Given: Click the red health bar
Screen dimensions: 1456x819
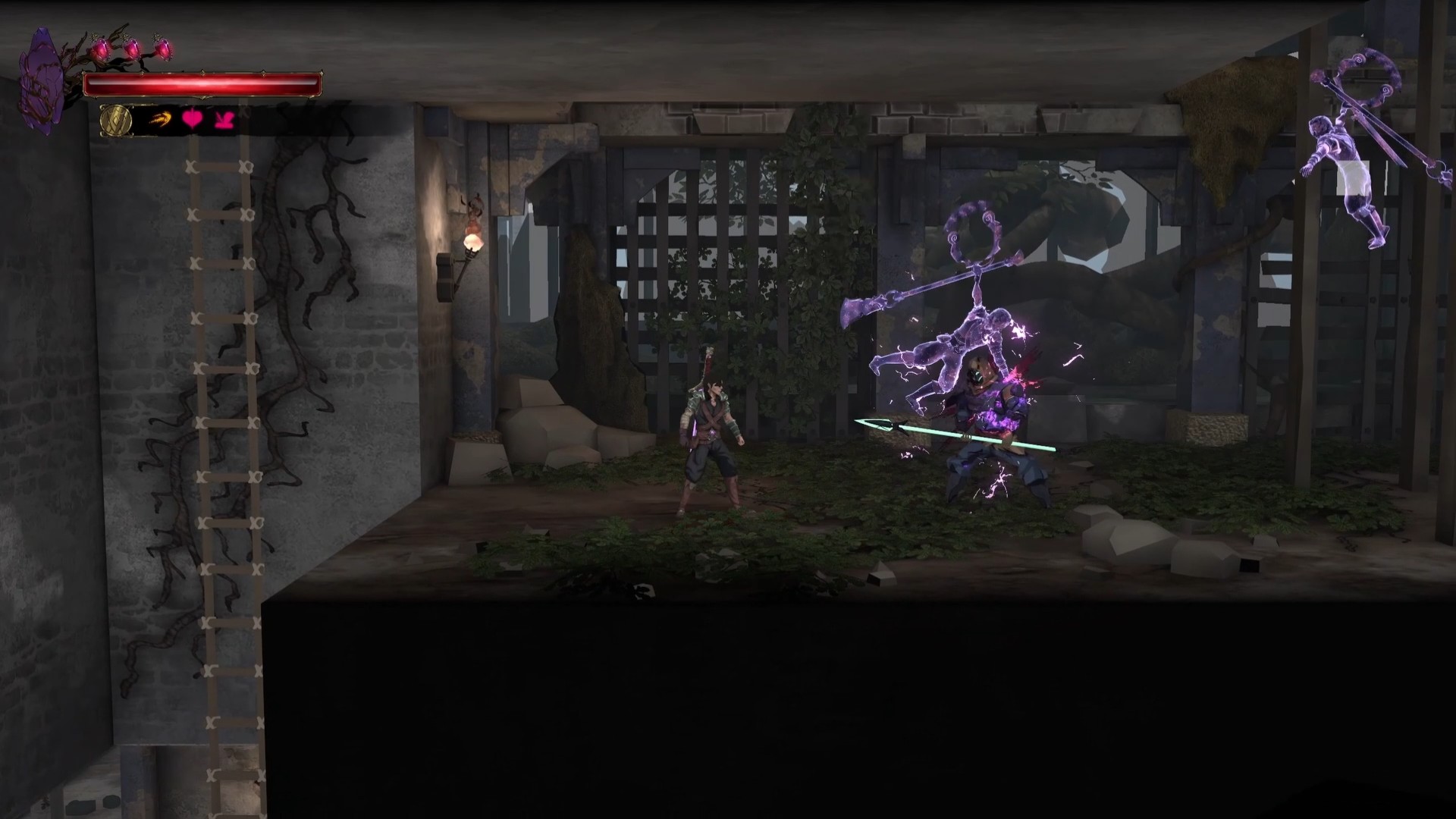Looking at the screenshot, I should click(205, 85).
